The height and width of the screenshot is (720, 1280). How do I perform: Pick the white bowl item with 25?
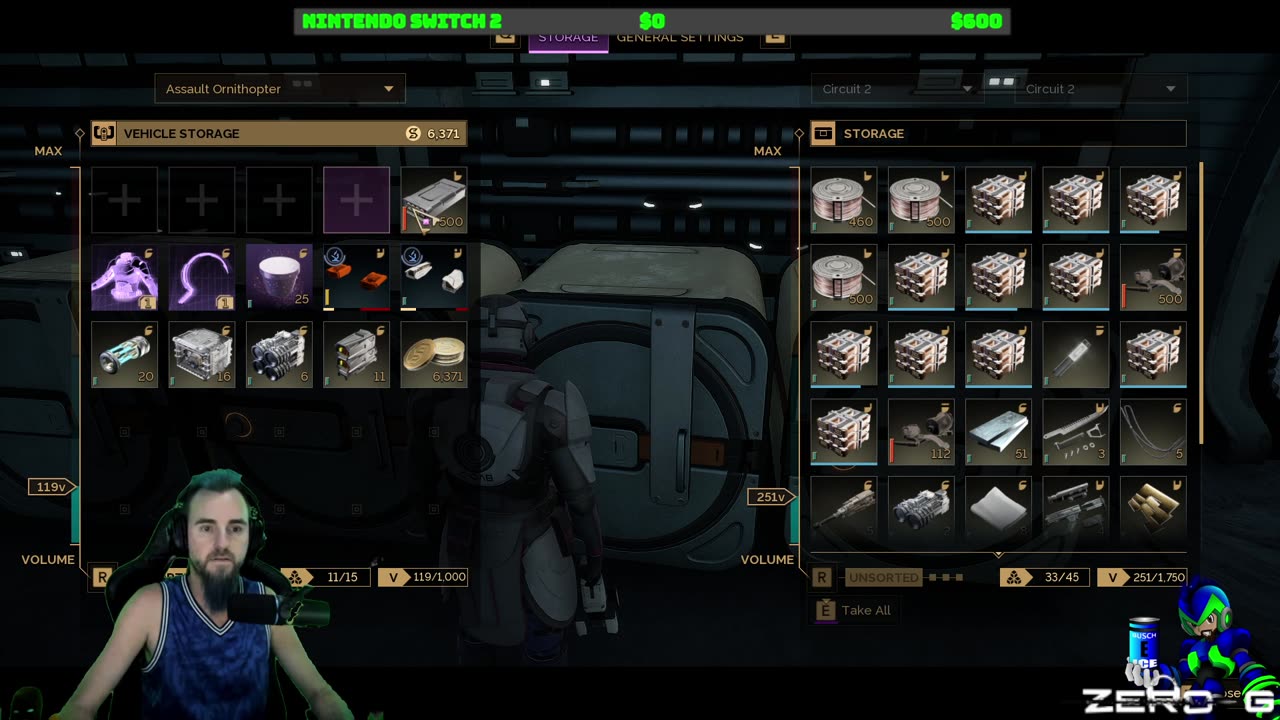pyautogui.click(x=279, y=277)
